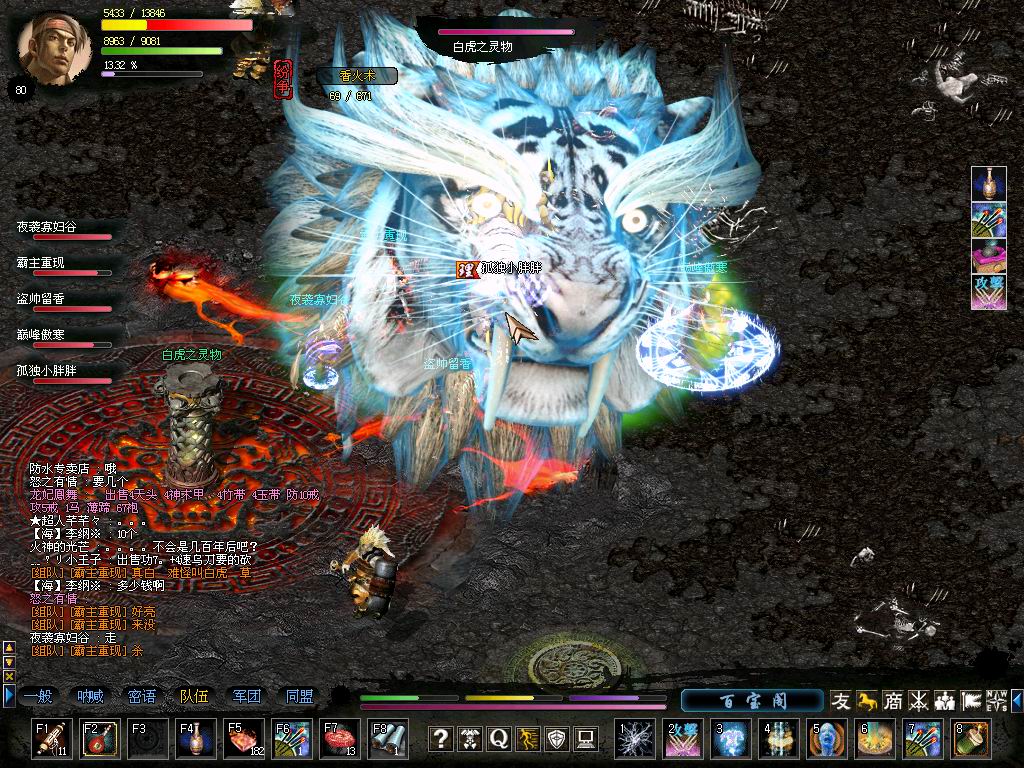The image size is (1024, 768).
Task: Open the question mark help button
Action: [440, 739]
